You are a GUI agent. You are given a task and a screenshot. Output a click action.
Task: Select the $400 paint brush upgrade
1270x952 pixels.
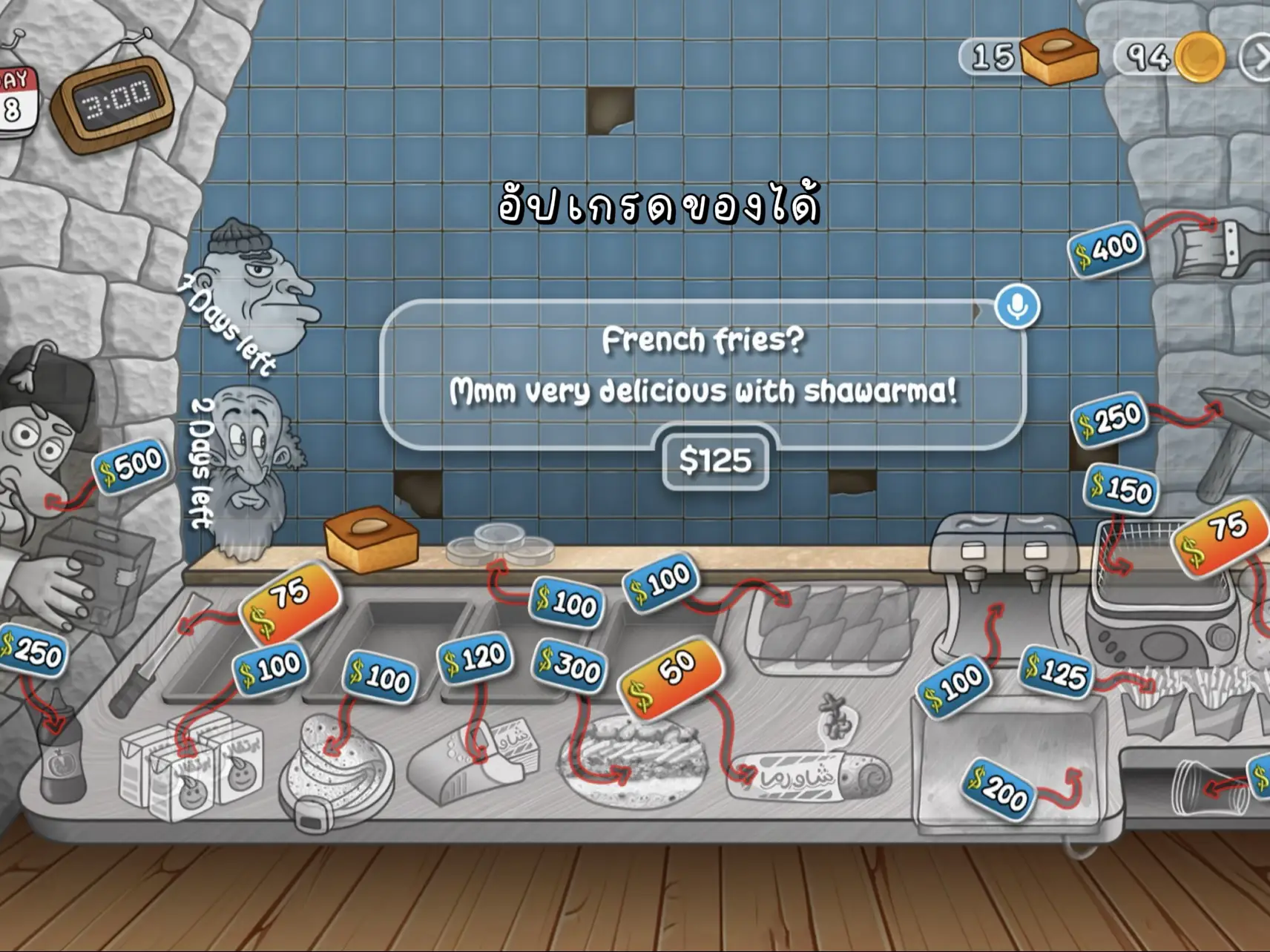point(1105,248)
